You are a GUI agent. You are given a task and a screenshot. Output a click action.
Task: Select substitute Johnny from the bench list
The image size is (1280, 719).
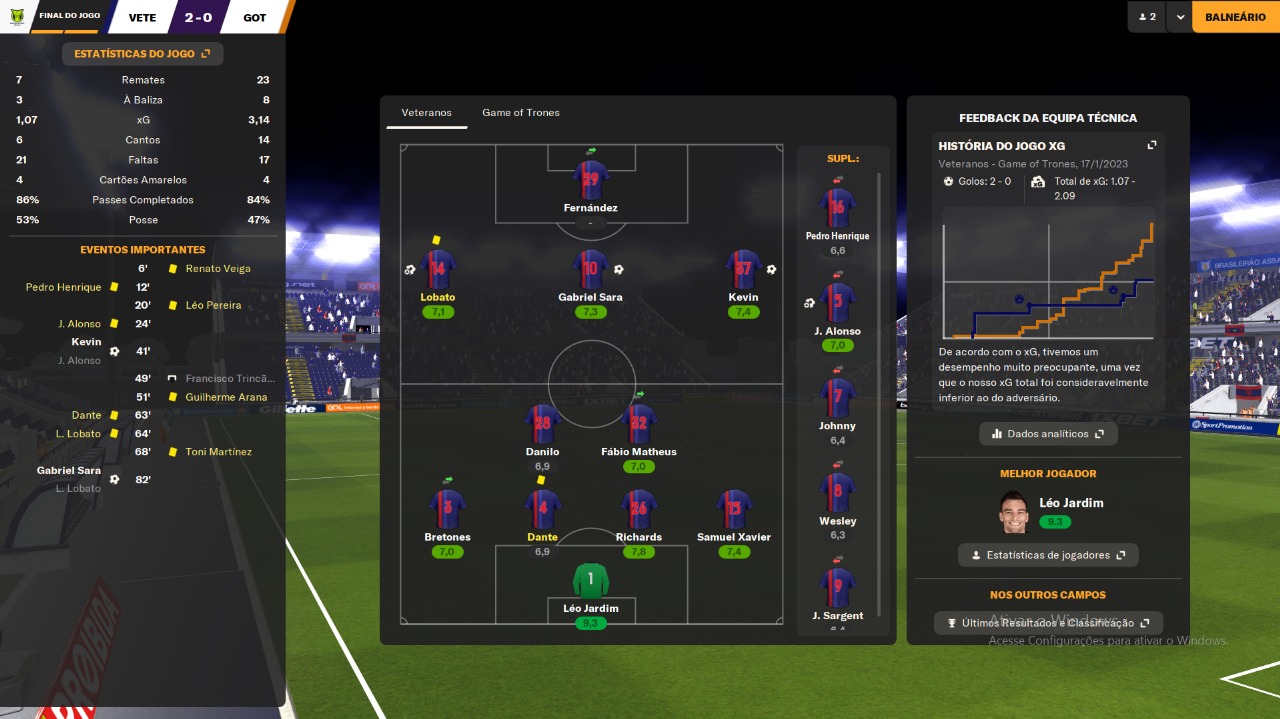tap(837, 398)
